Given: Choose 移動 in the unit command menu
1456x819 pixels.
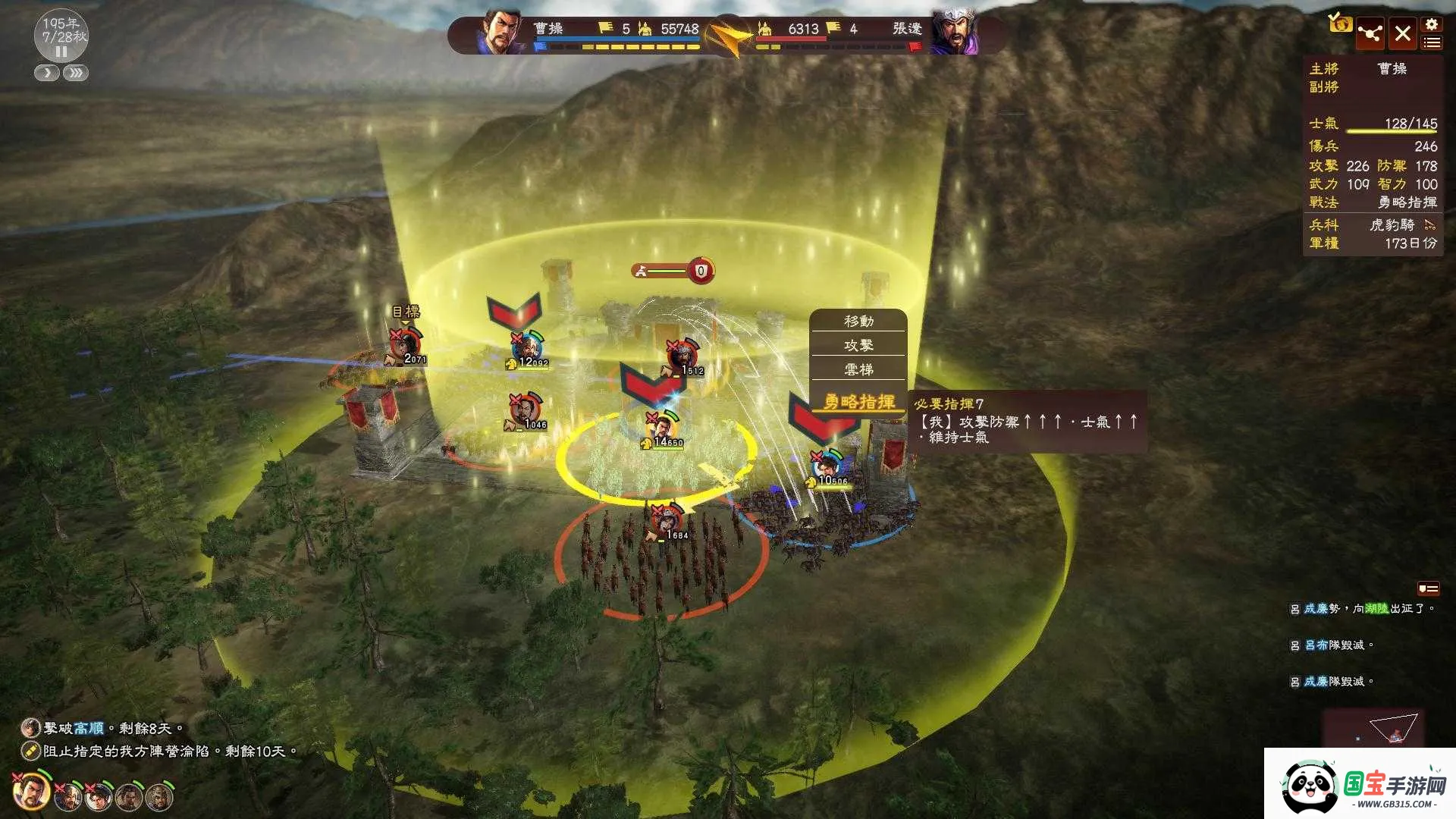Looking at the screenshot, I should [x=858, y=322].
